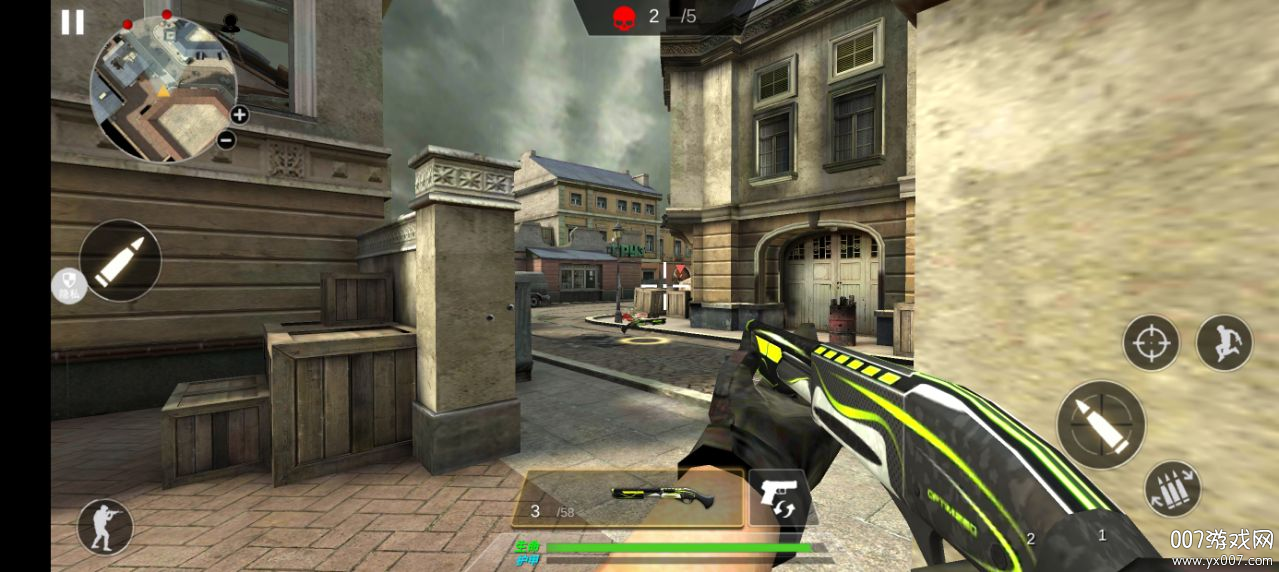Pause the game
This screenshot has width=1279, height=572.
coord(72,22)
